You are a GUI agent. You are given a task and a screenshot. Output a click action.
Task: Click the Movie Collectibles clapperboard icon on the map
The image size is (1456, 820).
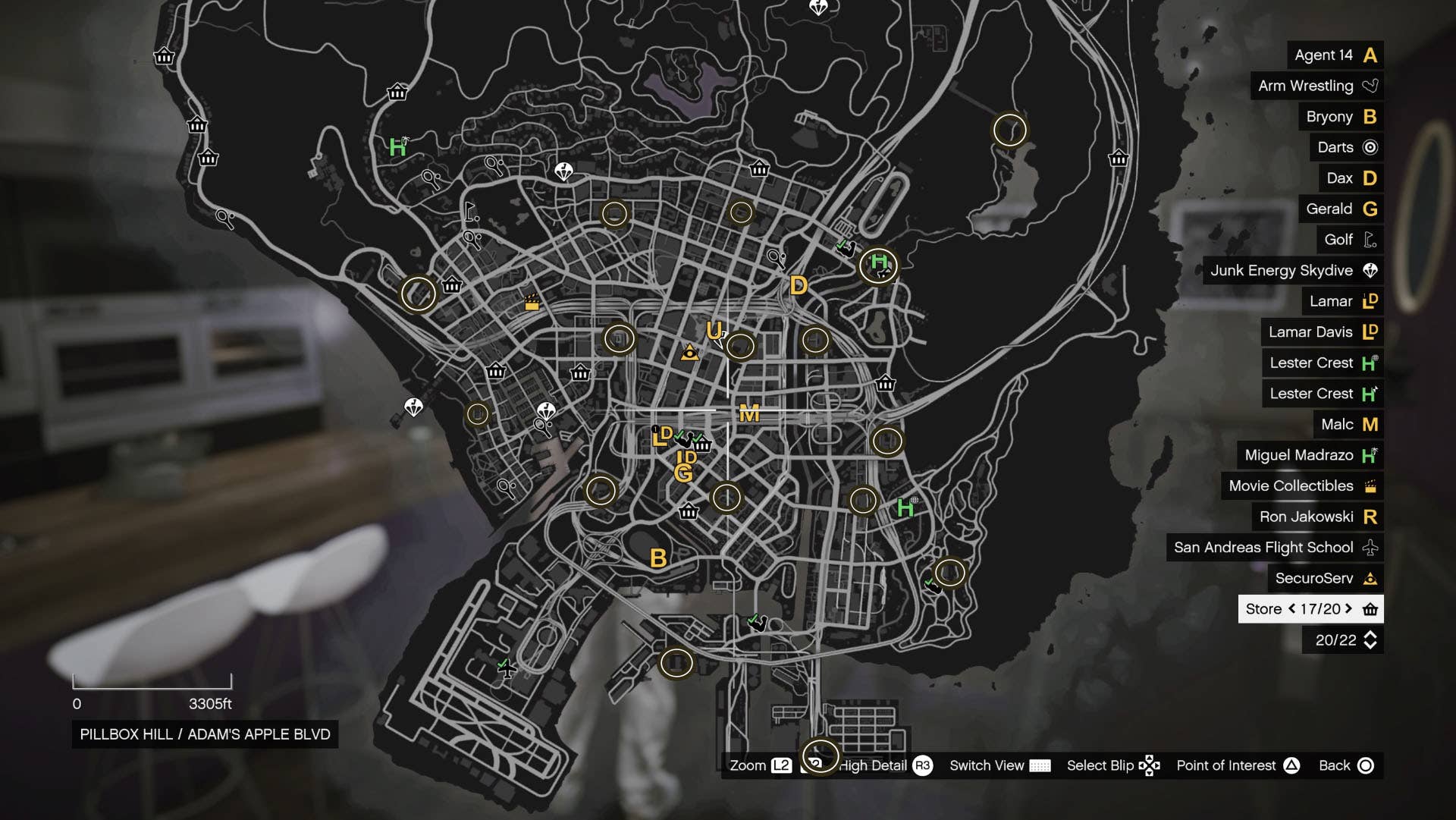point(530,302)
